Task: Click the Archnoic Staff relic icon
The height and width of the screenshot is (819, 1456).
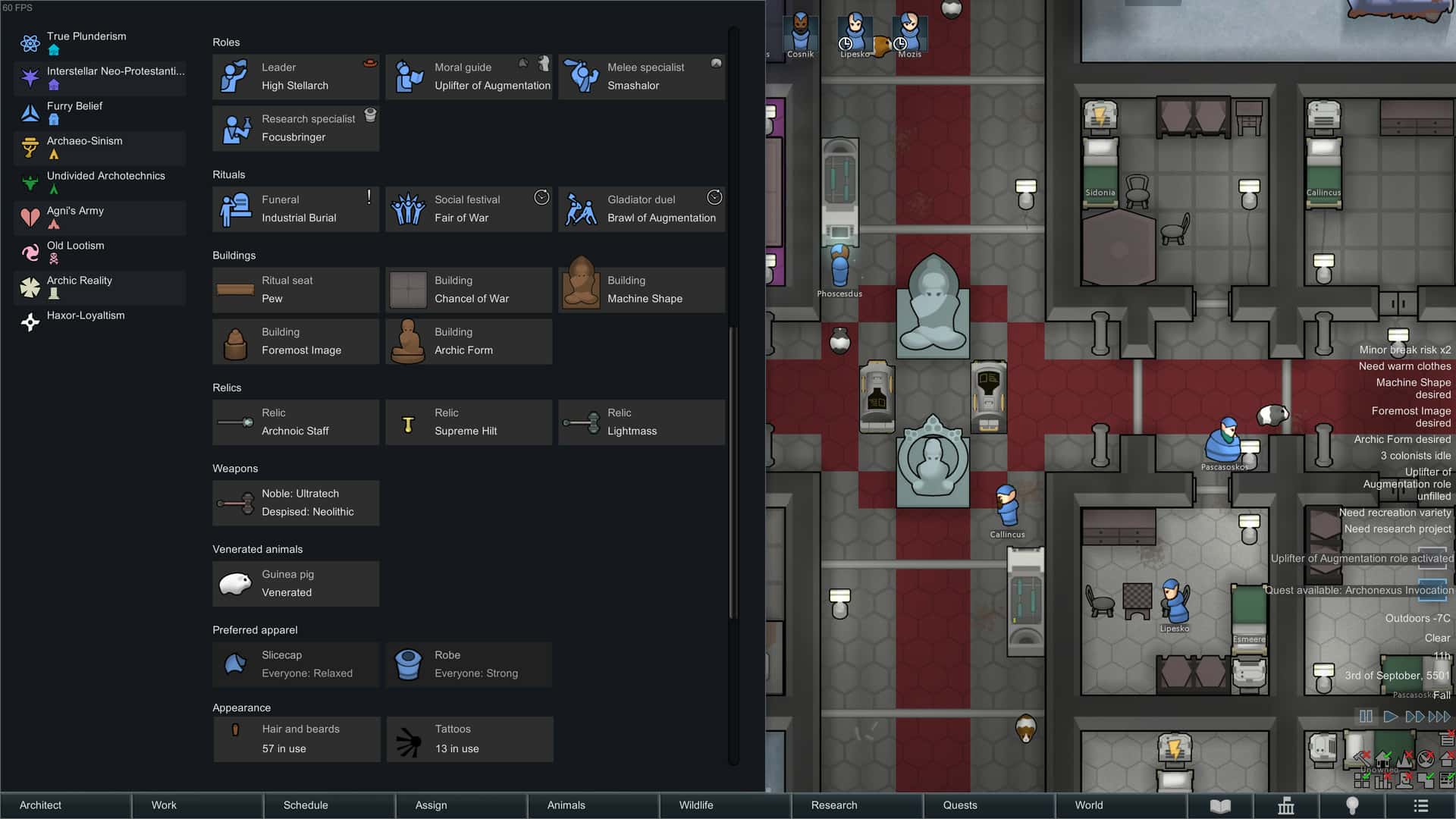Action: point(237,422)
